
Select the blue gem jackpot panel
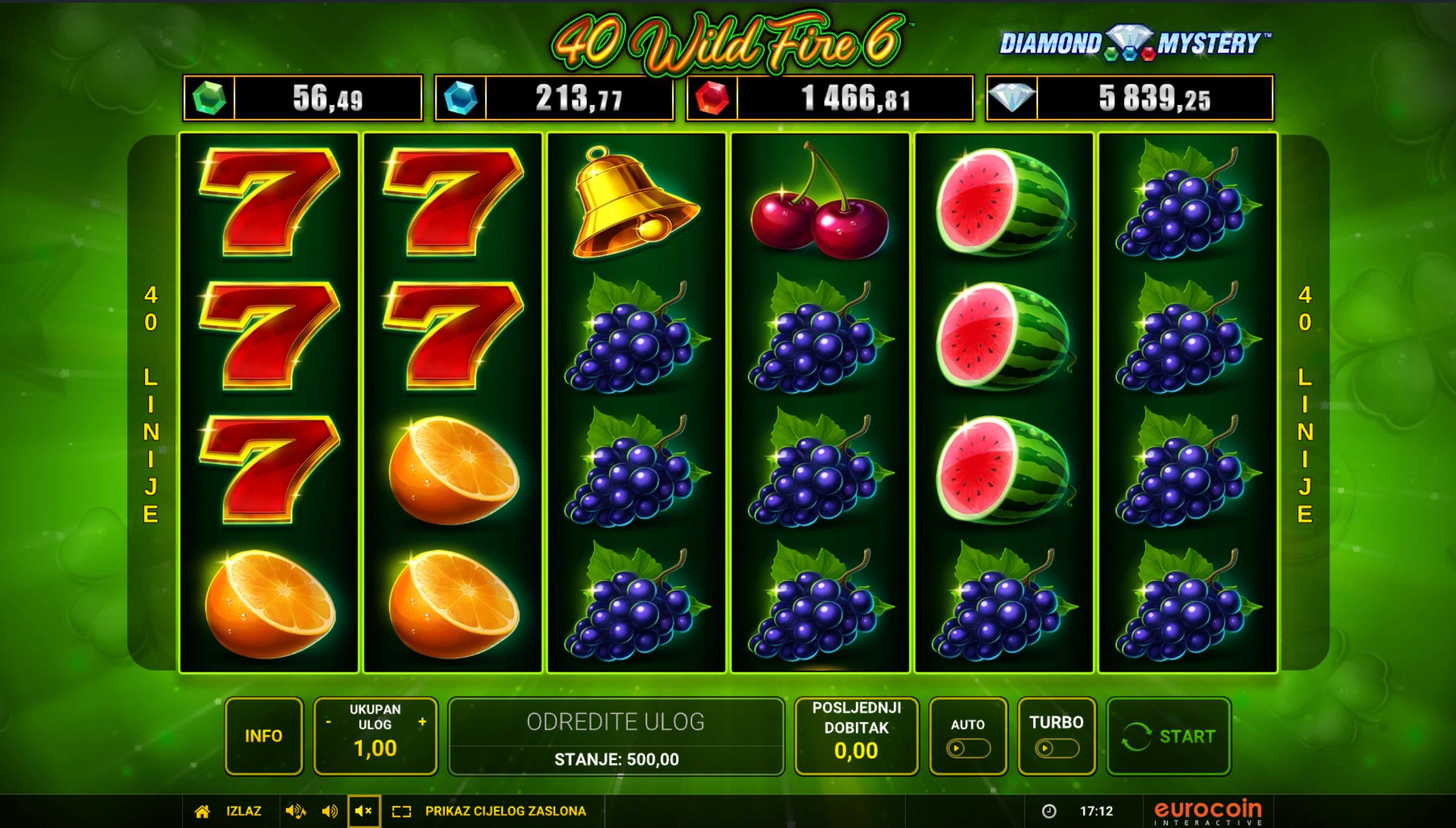[x=554, y=98]
